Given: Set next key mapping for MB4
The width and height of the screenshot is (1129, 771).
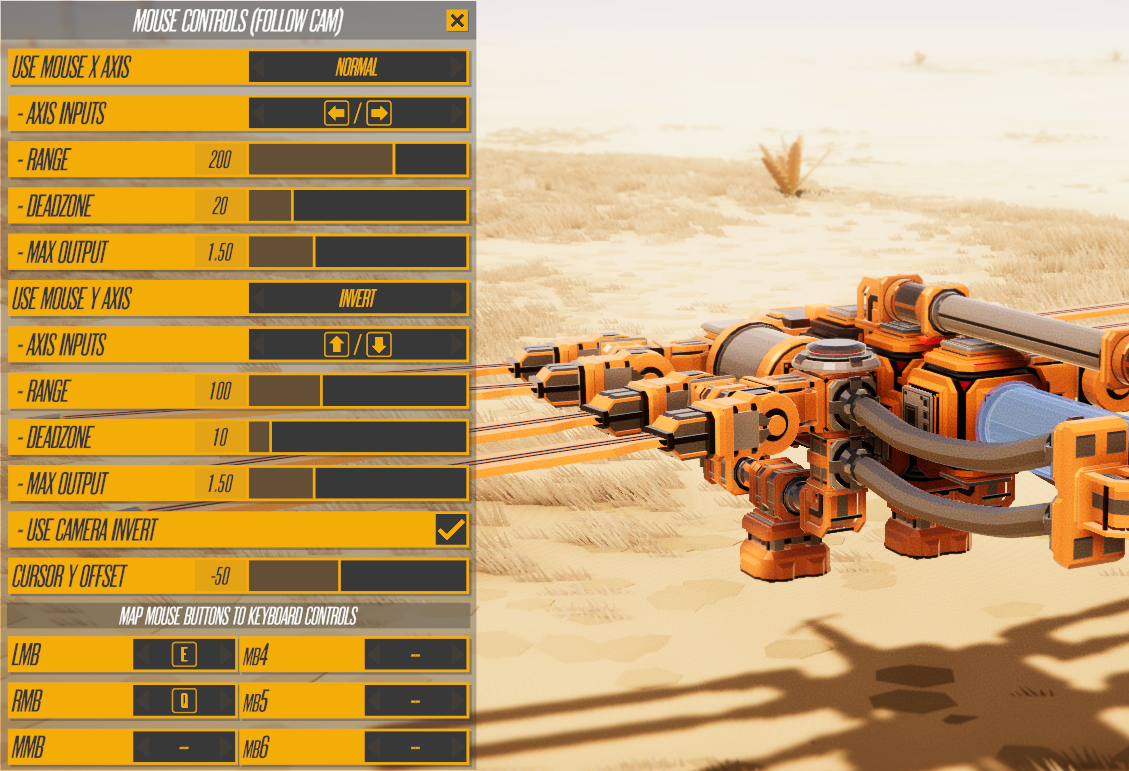Looking at the screenshot, I should [458, 656].
